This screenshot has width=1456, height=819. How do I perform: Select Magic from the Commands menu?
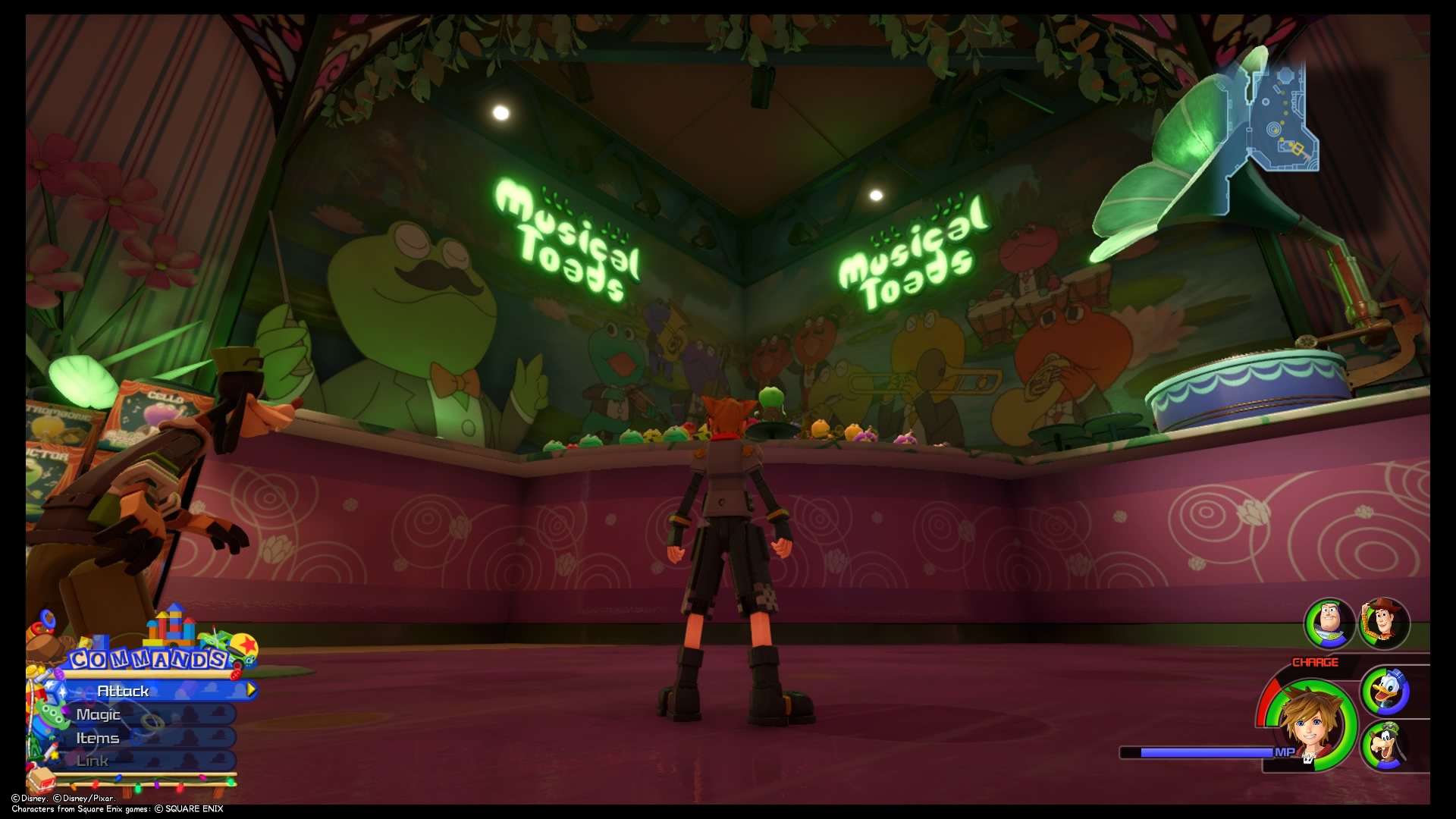pos(99,714)
